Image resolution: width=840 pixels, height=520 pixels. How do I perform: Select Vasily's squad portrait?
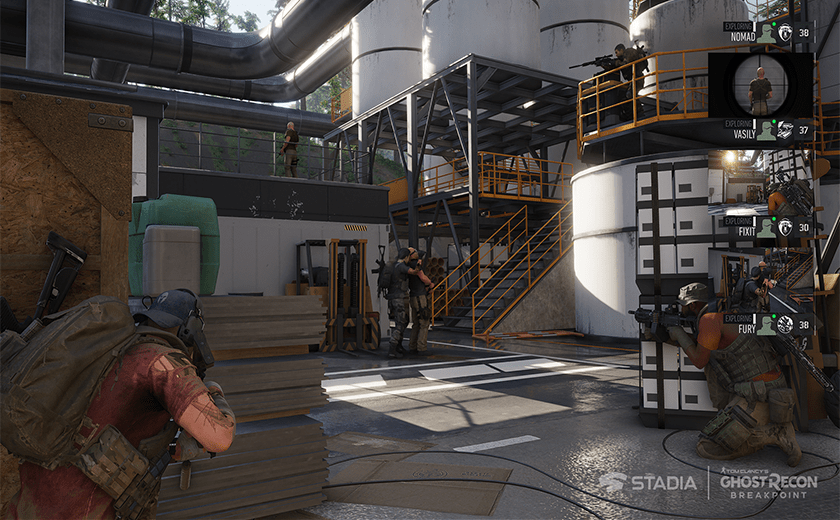pos(766,129)
